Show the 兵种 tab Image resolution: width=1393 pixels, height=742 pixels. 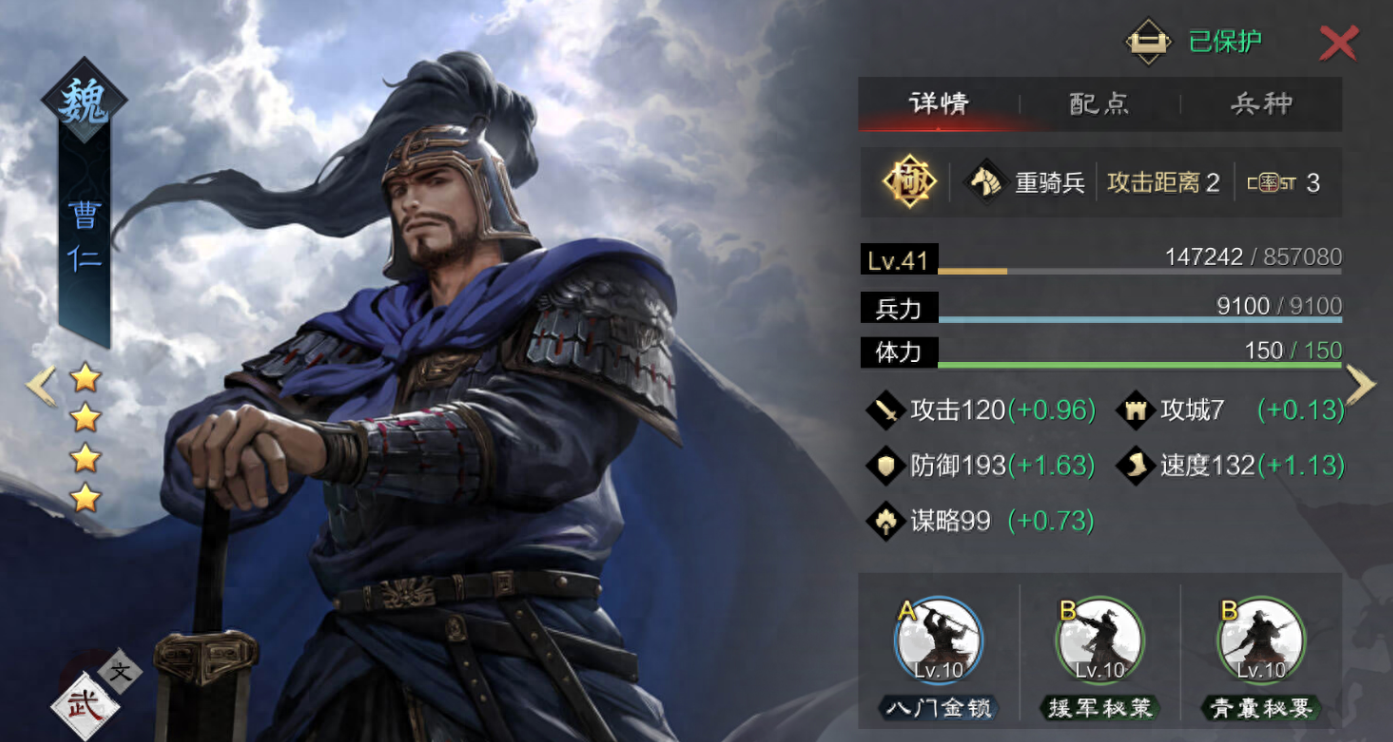point(1261,103)
